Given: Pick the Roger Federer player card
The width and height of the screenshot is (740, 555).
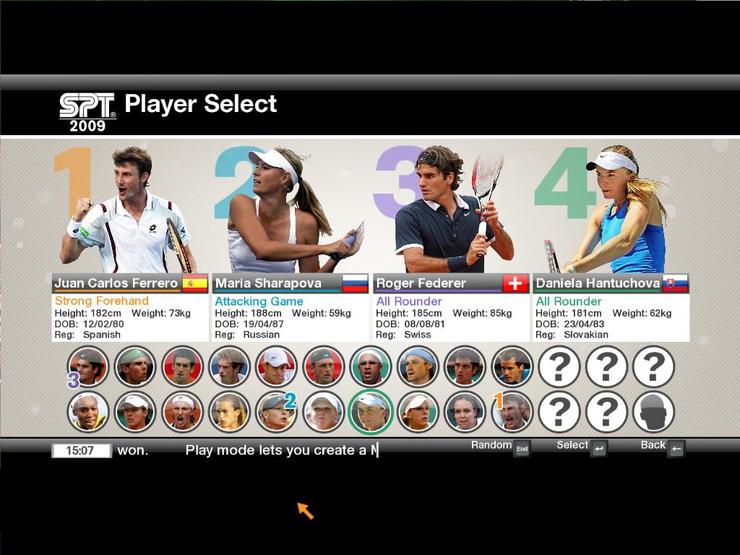Looking at the screenshot, I should (x=450, y=283).
